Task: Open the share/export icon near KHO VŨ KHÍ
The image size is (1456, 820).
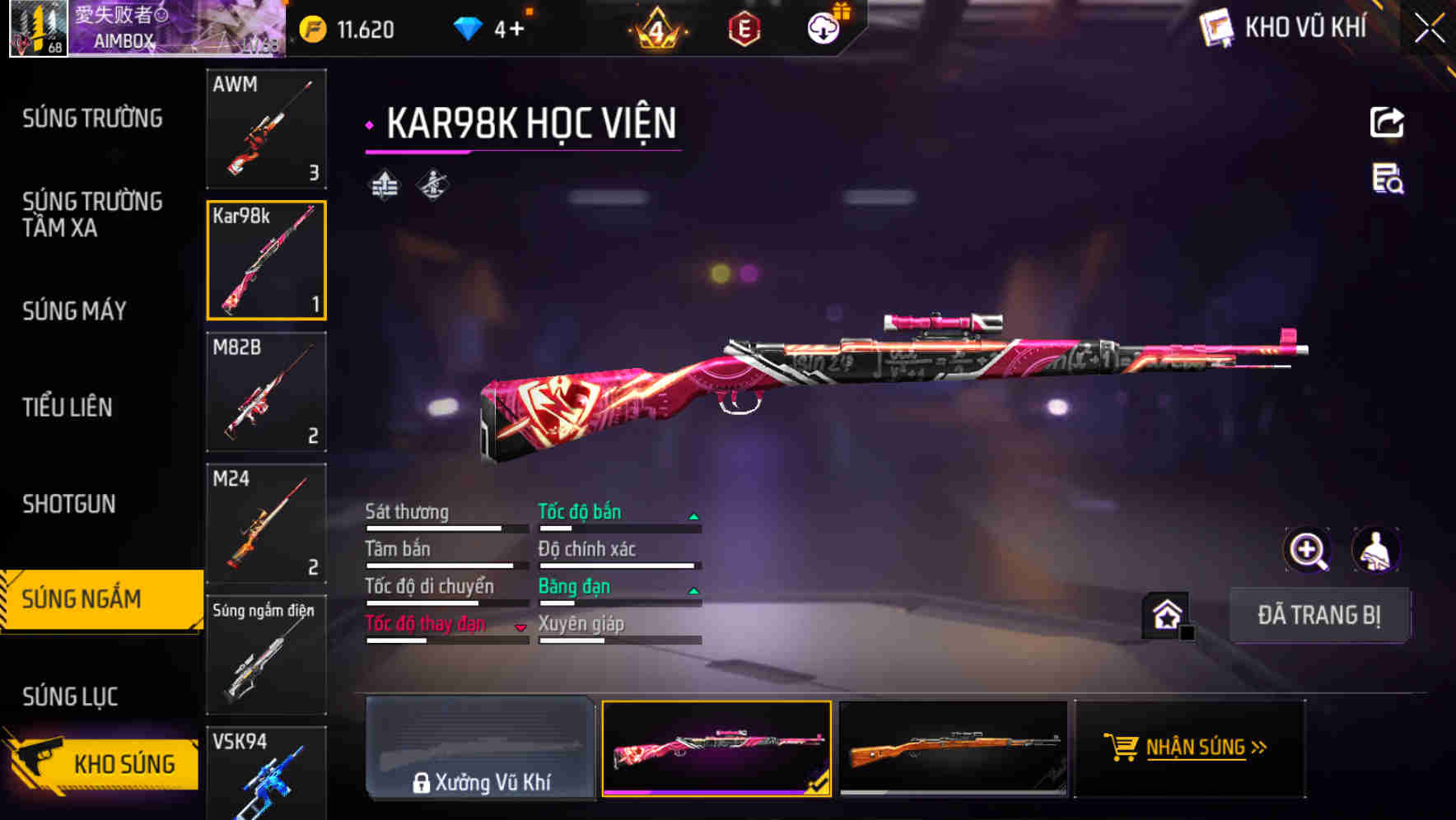Action: coord(1387,122)
